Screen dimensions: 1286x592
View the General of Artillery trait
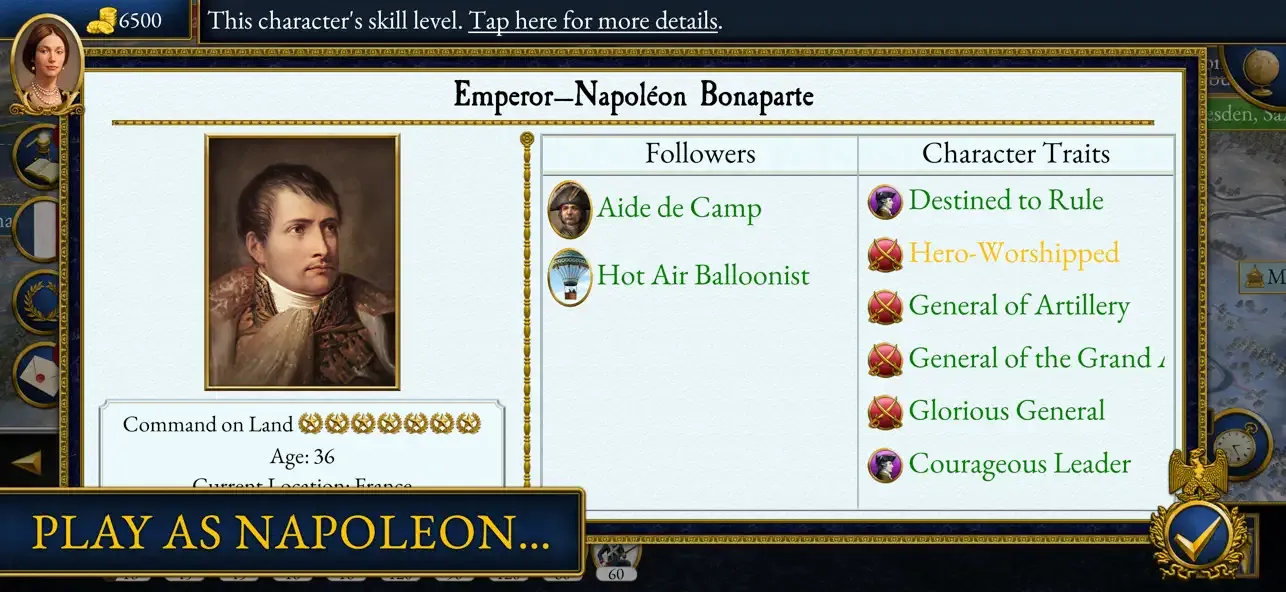1018,306
